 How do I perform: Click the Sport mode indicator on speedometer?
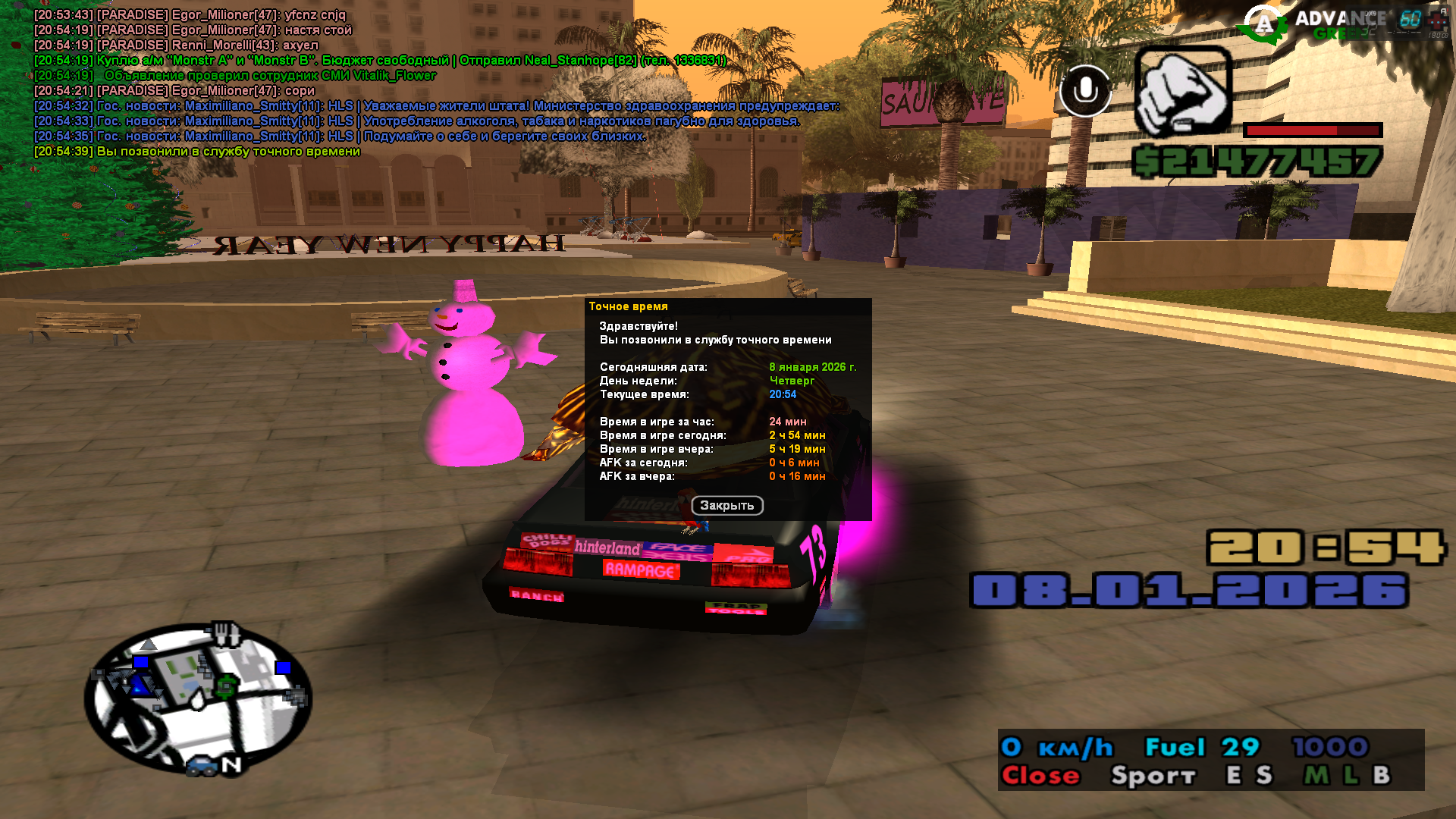click(1153, 776)
